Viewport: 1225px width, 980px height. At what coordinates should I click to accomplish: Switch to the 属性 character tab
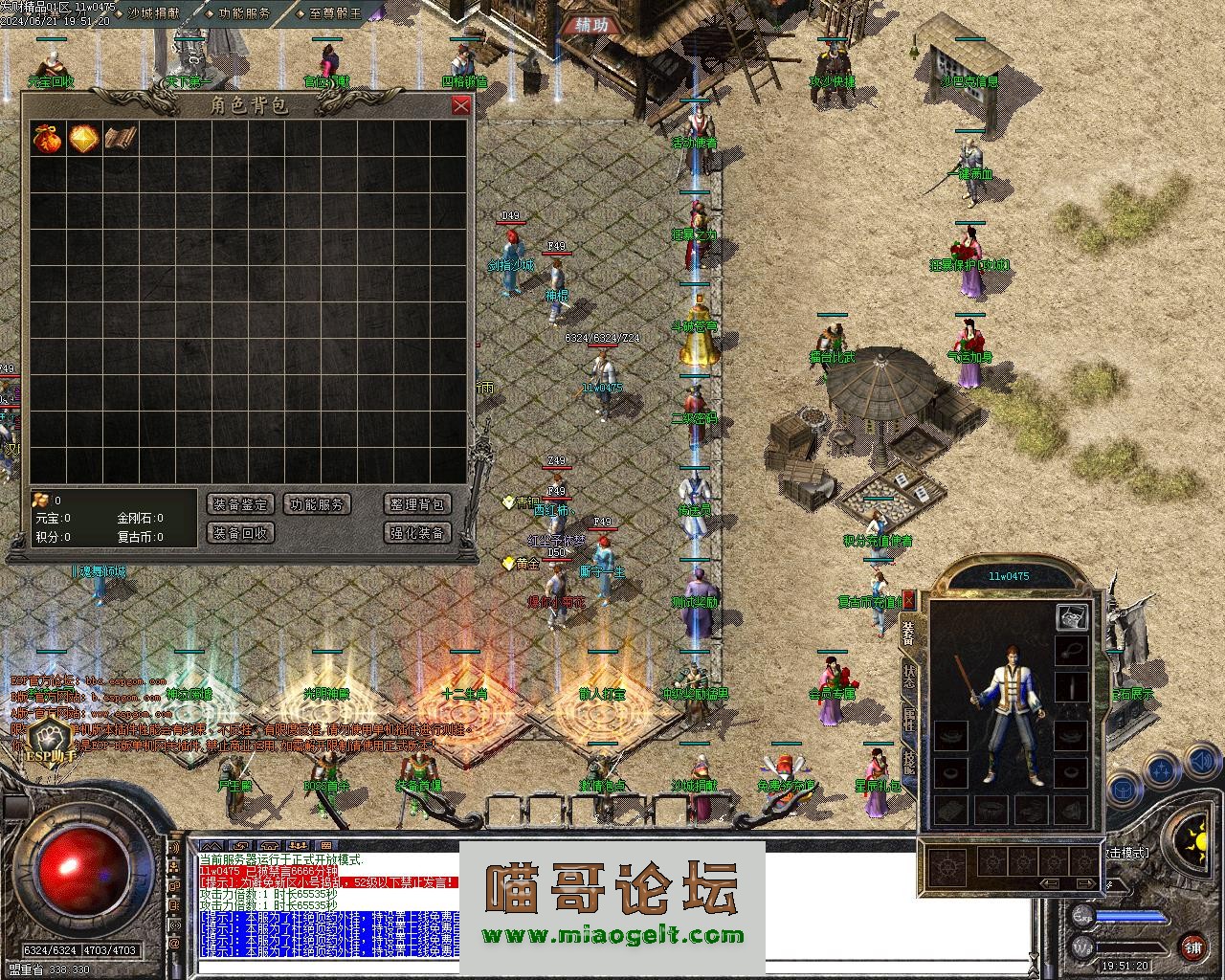point(908,720)
